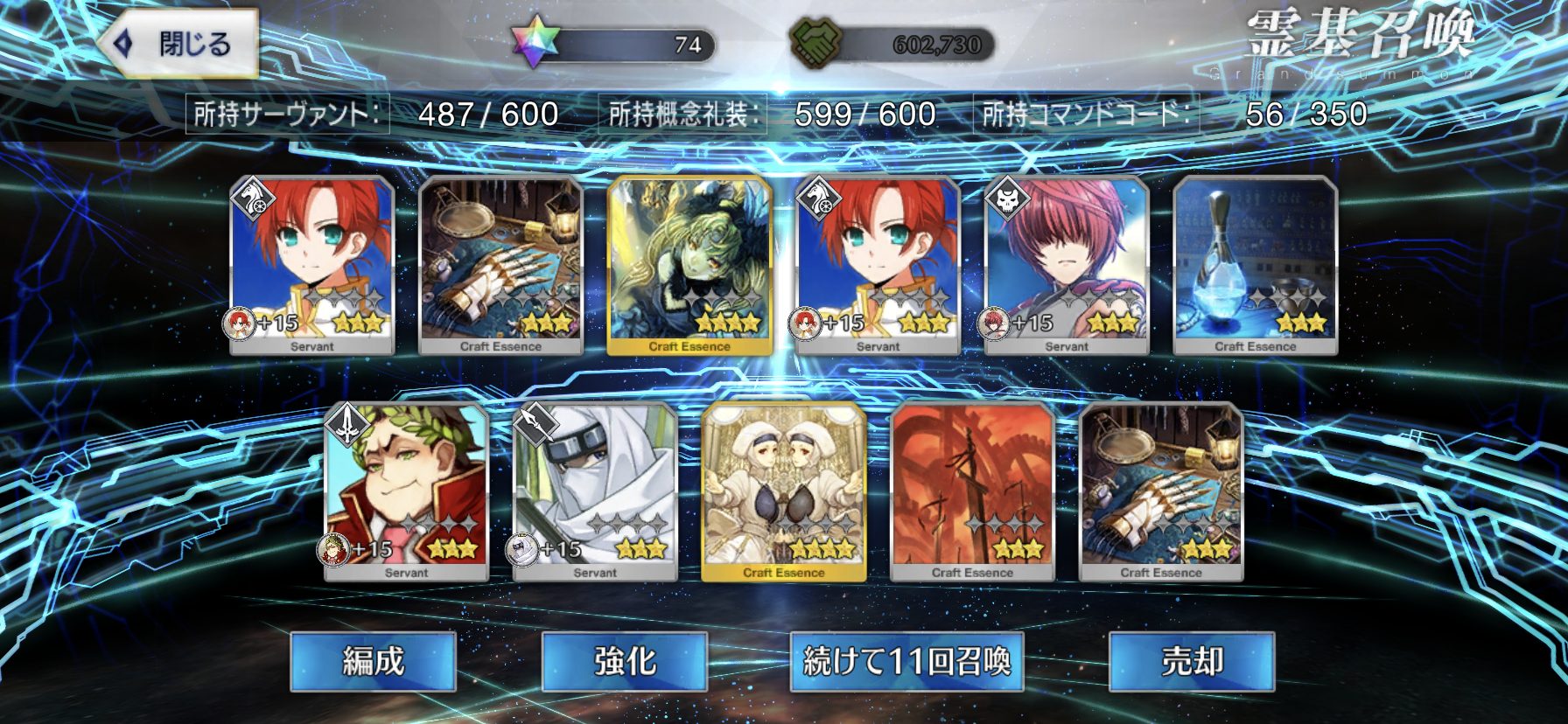This screenshot has width=1568, height=724.
Task: Open the 売却 sell screen
Action: pos(1191,661)
